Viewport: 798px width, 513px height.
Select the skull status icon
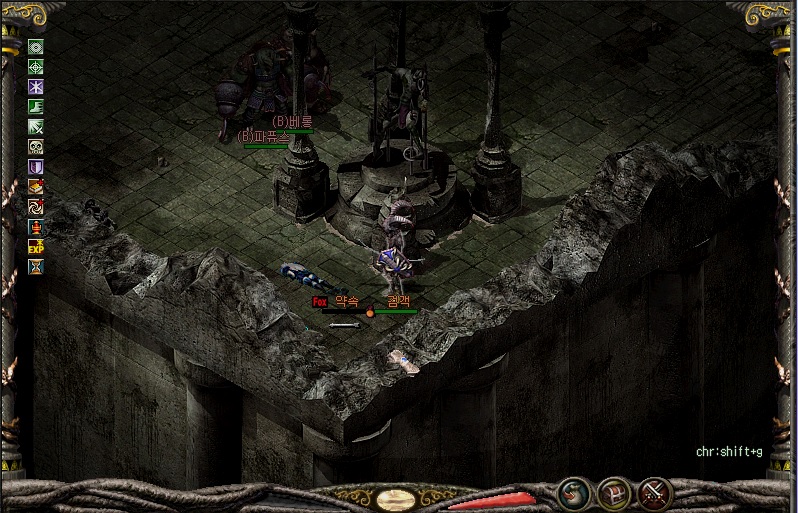click(36, 147)
